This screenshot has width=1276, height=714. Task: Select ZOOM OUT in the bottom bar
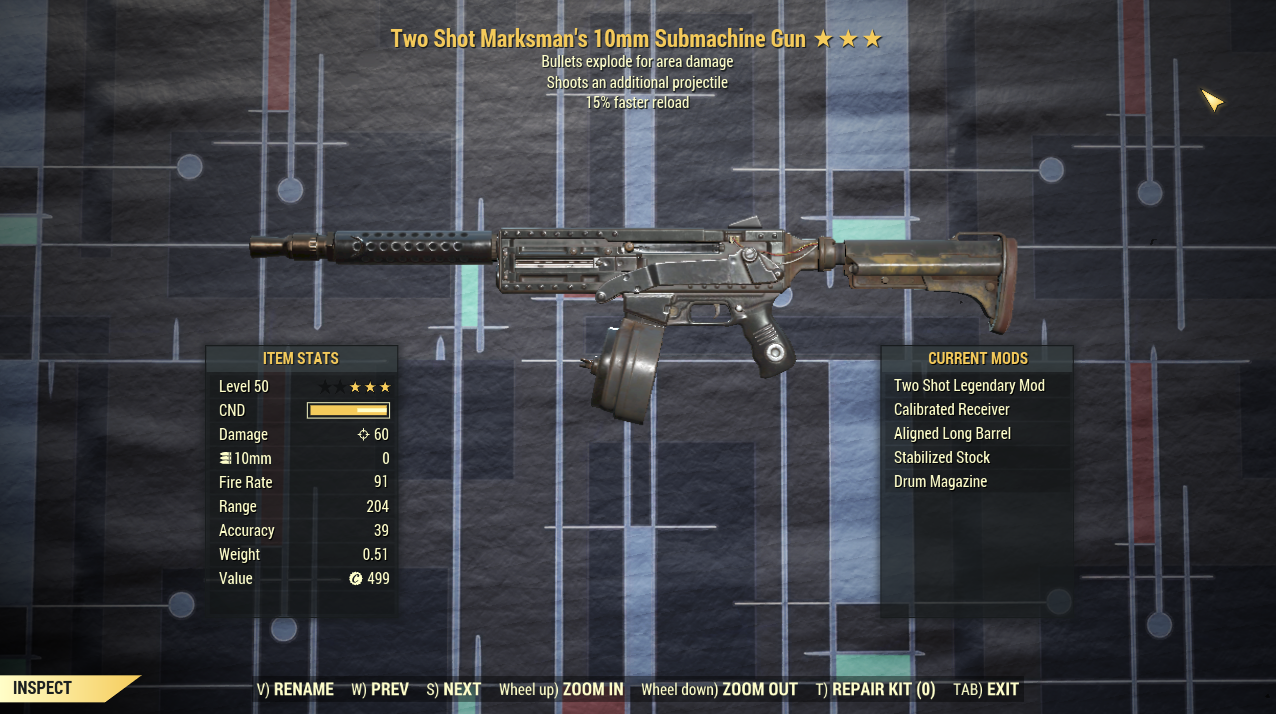pyautogui.click(x=719, y=689)
